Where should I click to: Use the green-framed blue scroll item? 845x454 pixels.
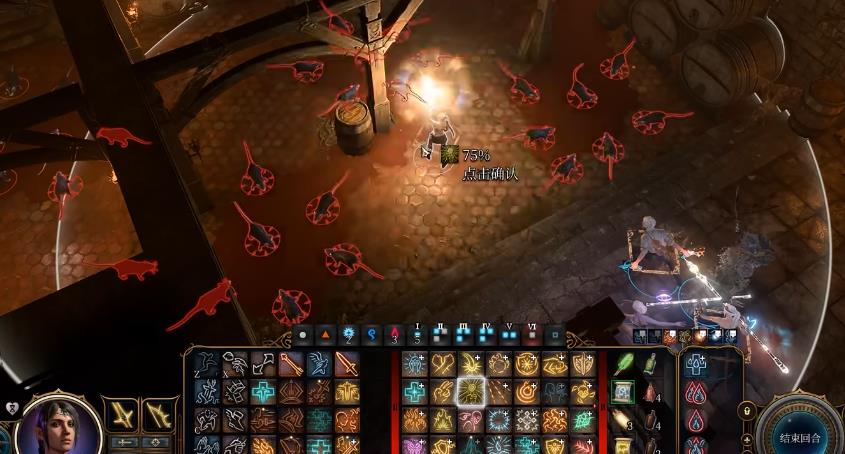[621, 392]
